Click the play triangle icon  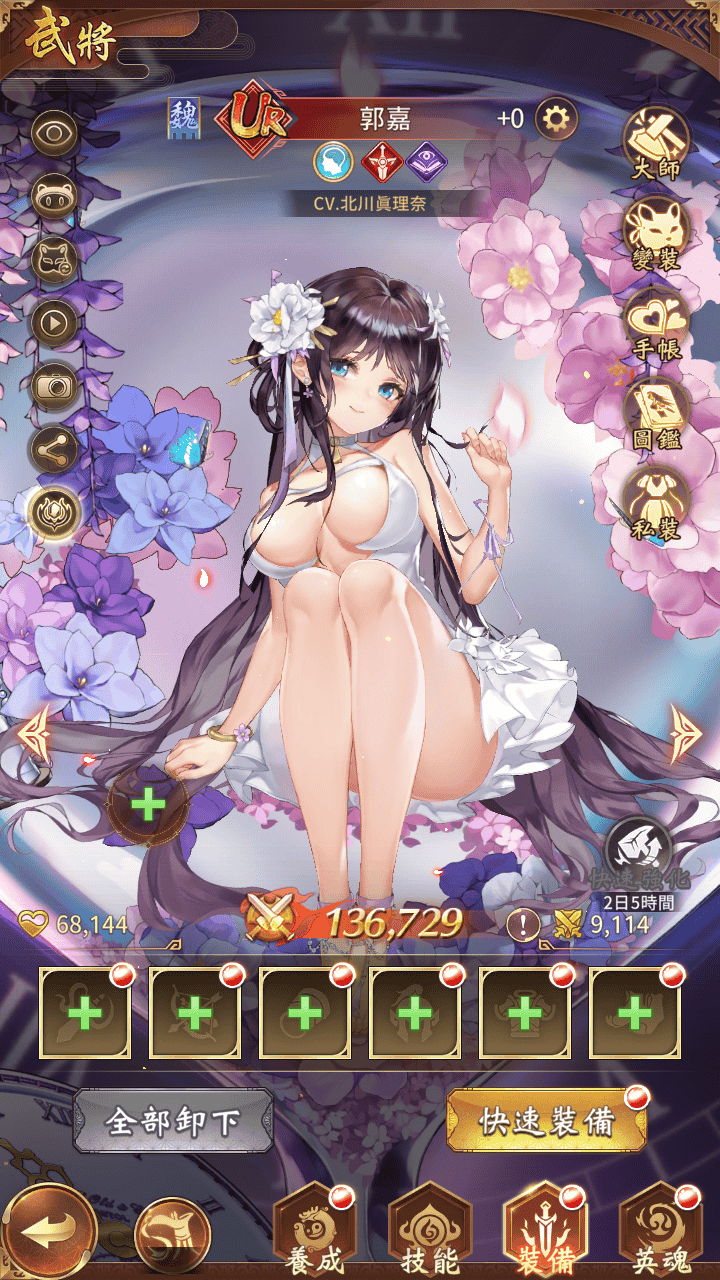(x=55, y=323)
